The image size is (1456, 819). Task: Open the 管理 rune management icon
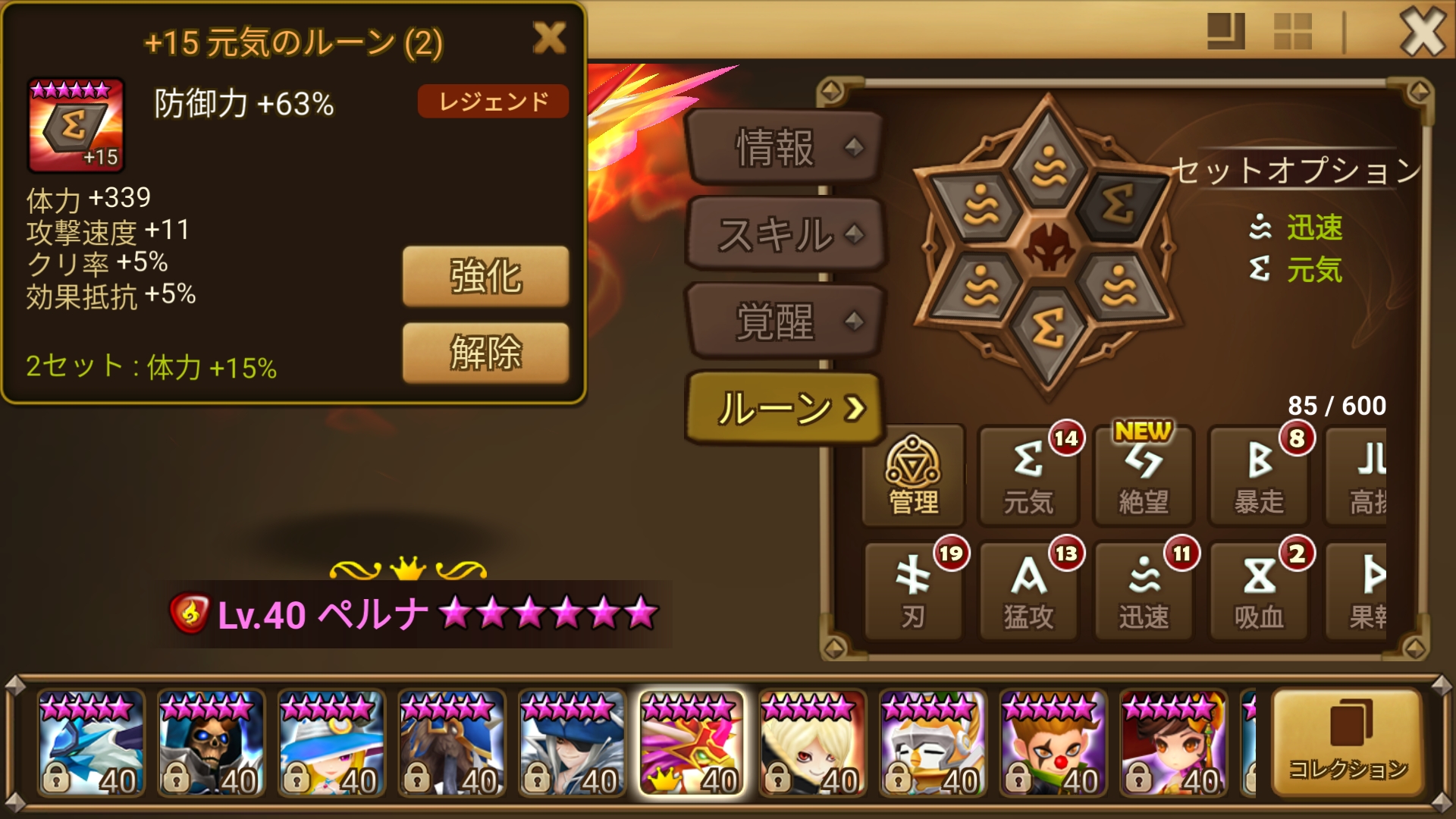pyautogui.click(x=914, y=476)
